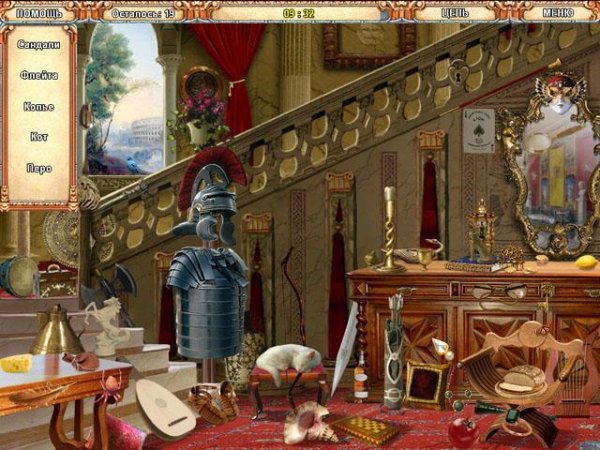Screen dimensions: 600x450
Task: Open the ПОМОЩЬ help button
Action: click(x=39, y=13)
